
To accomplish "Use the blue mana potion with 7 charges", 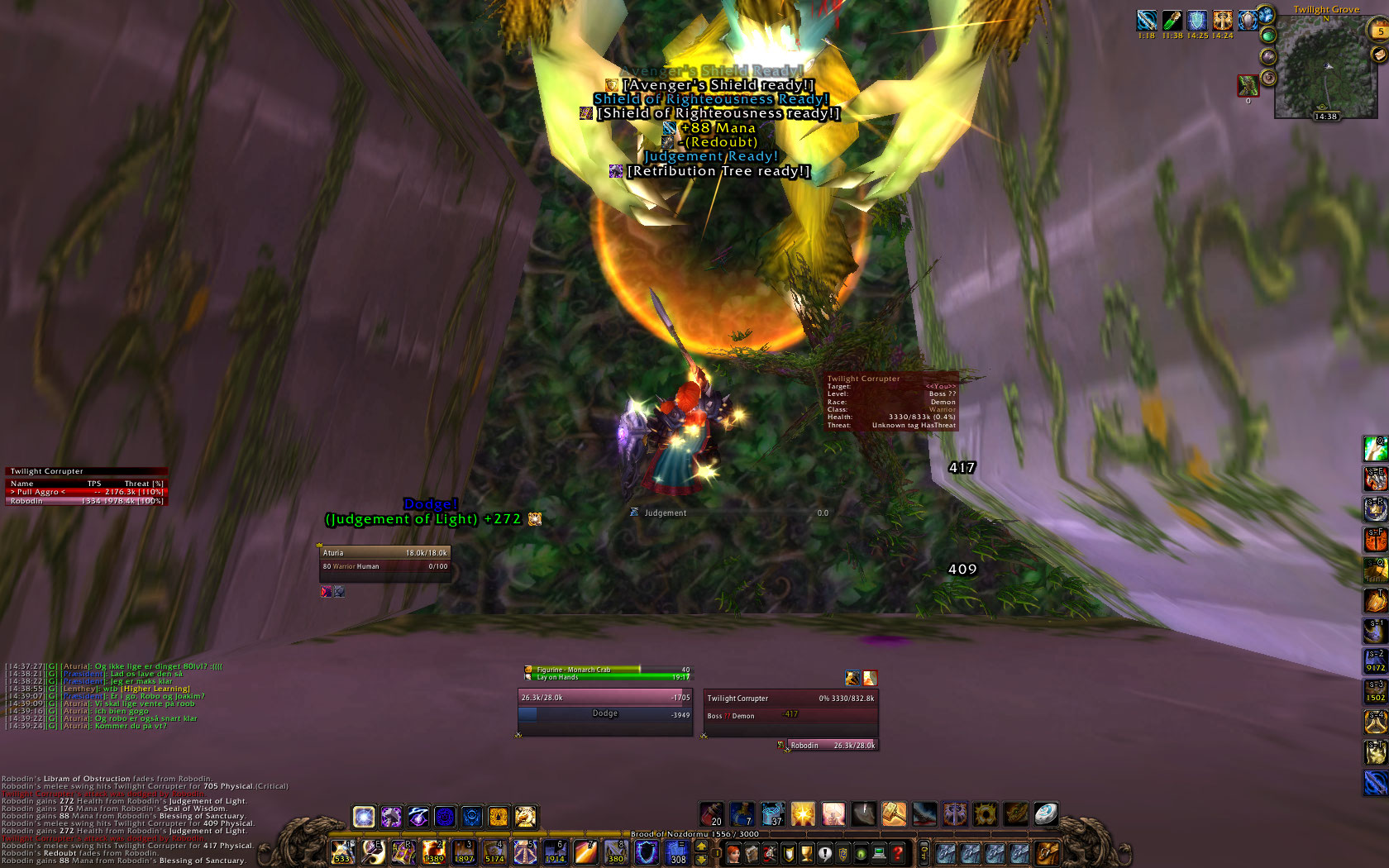I will [742, 814].
